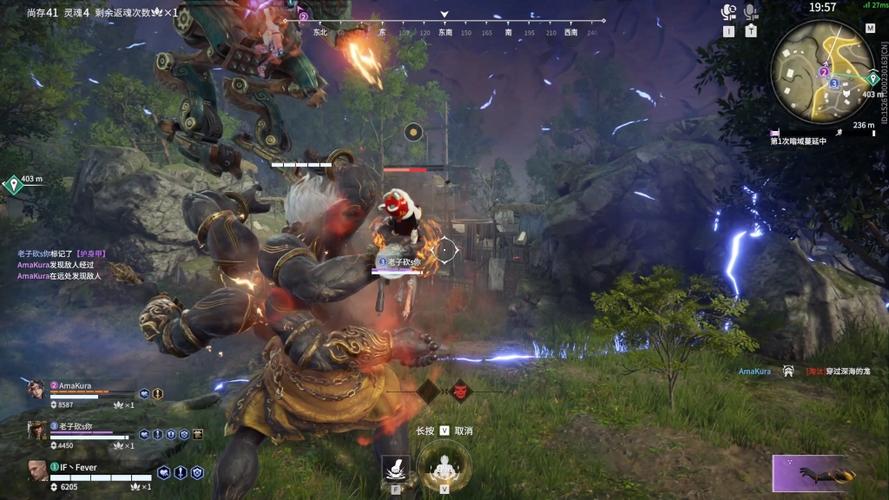Screen dimensions: 889x500
Task: Toggle the microphone icon
Action: (750, 12)
